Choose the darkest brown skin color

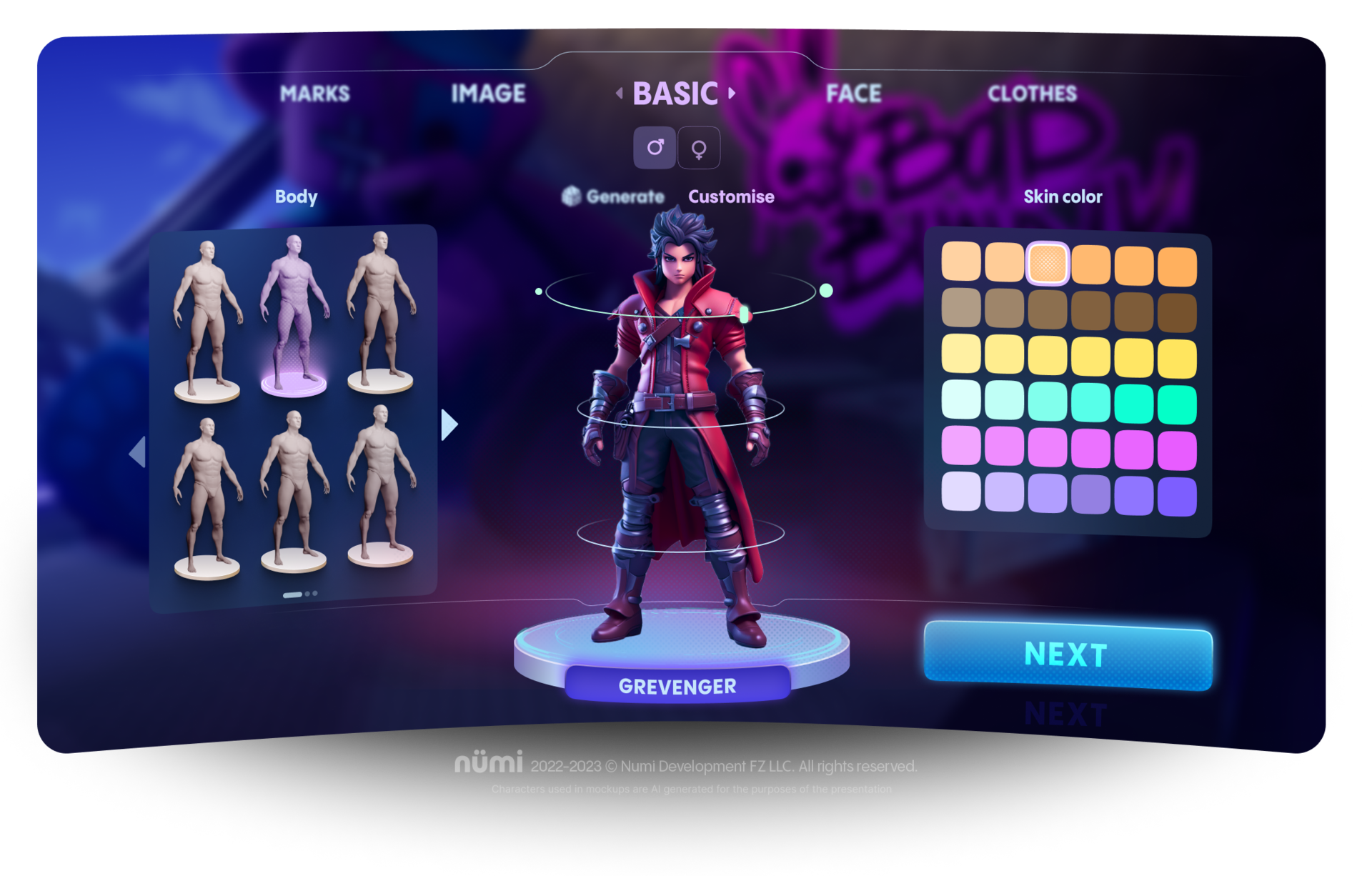[1177, 313]
